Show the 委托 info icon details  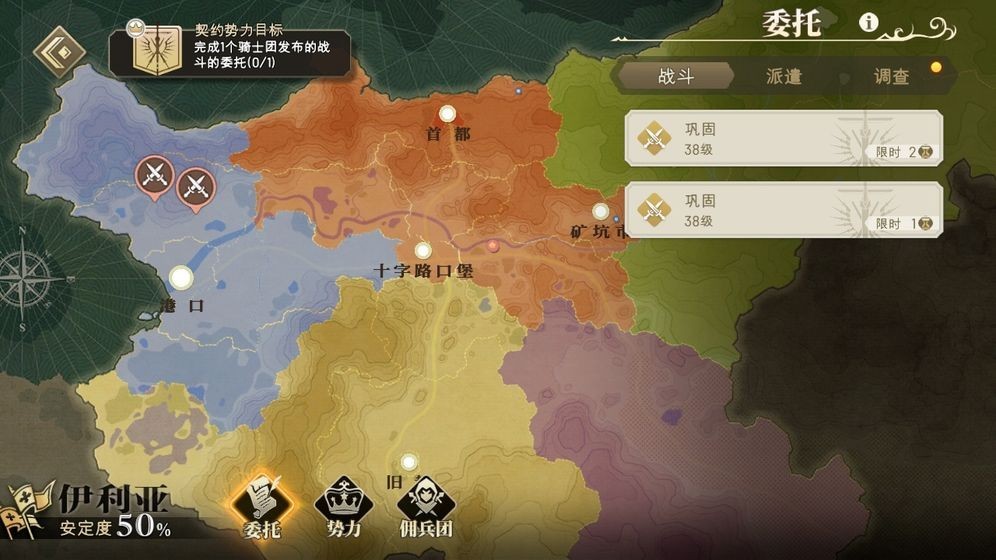(869, 23)
